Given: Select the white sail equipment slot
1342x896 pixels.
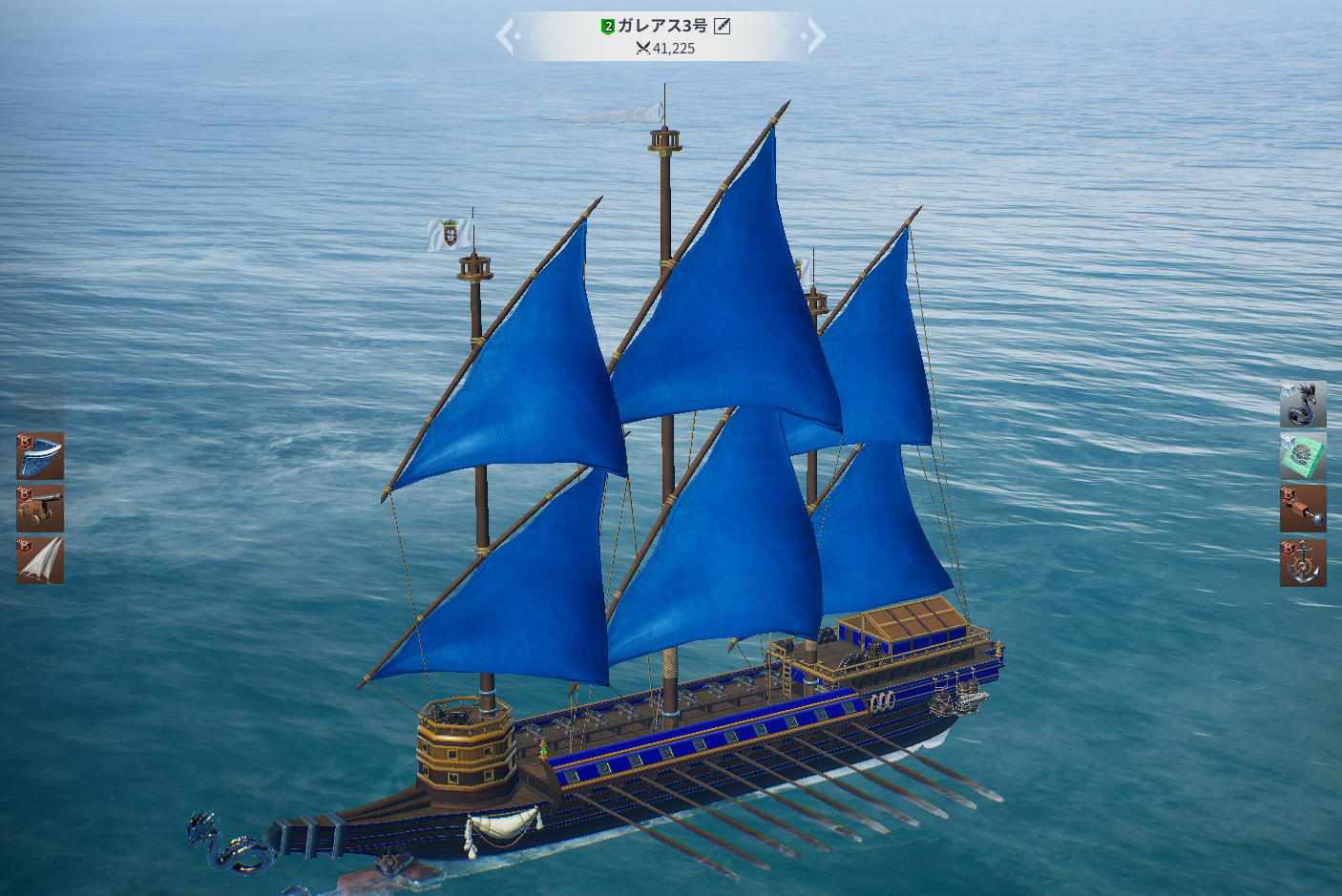Looking at the screenshot, I should click(40, 560).
